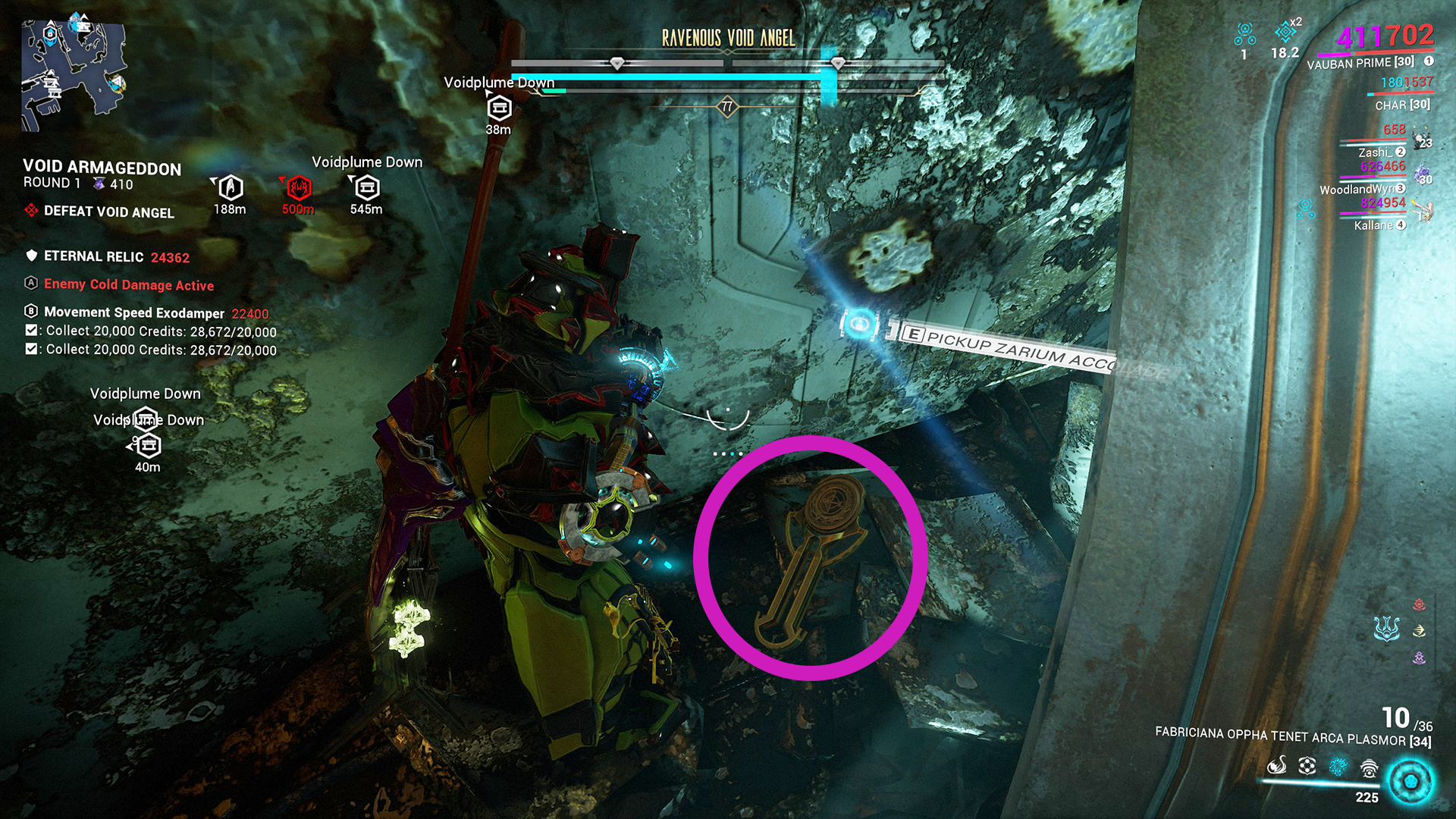The height and width of the screenshot is (819, 1456).
Task: Activate the four-orb Minelayer ability icon
Action: coord(1307,766)
